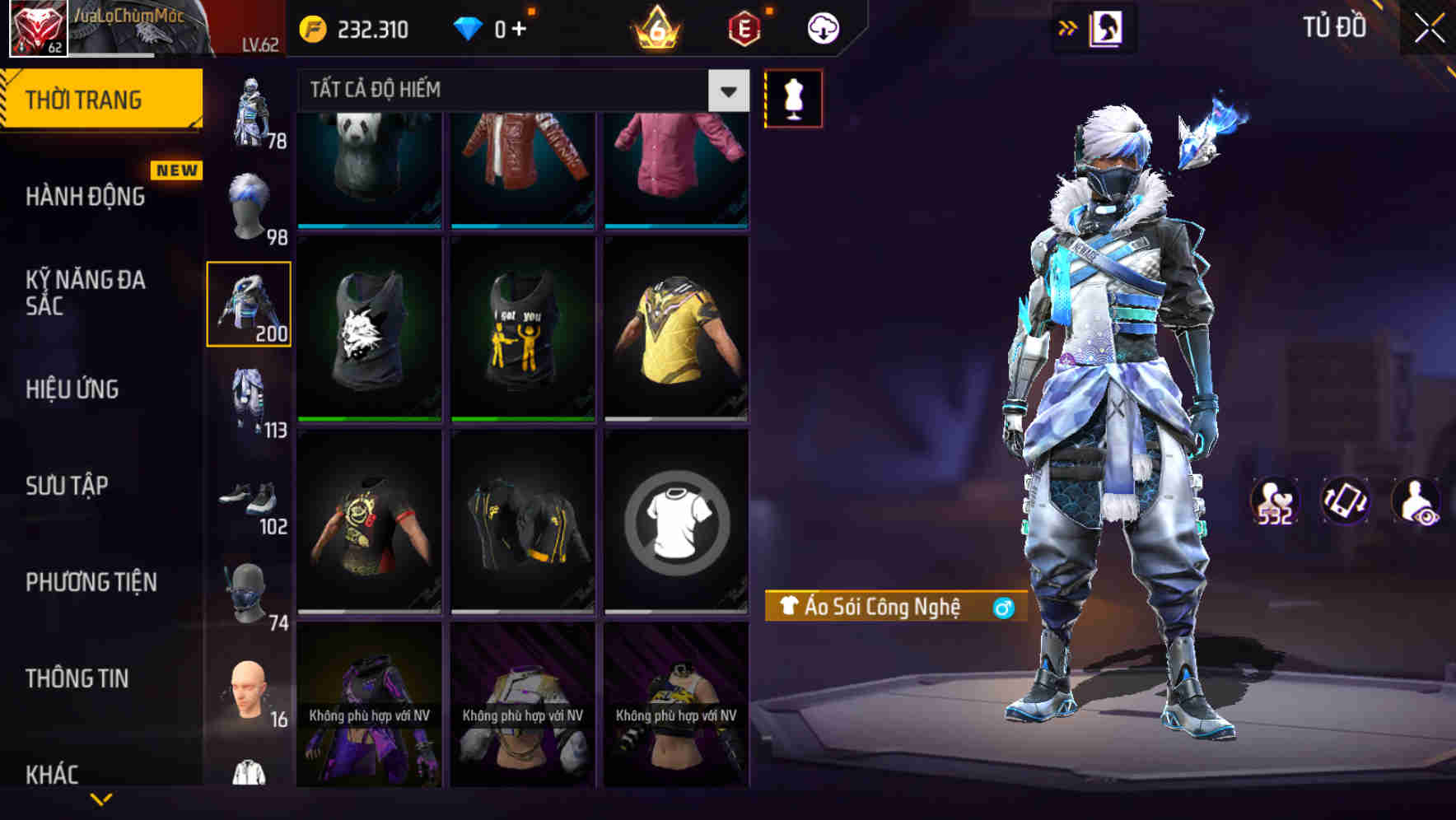Click the level 6 crown membership icon
Image resolution: width=1456 pixels, height=820 pixels.
(x=655, y=27)
